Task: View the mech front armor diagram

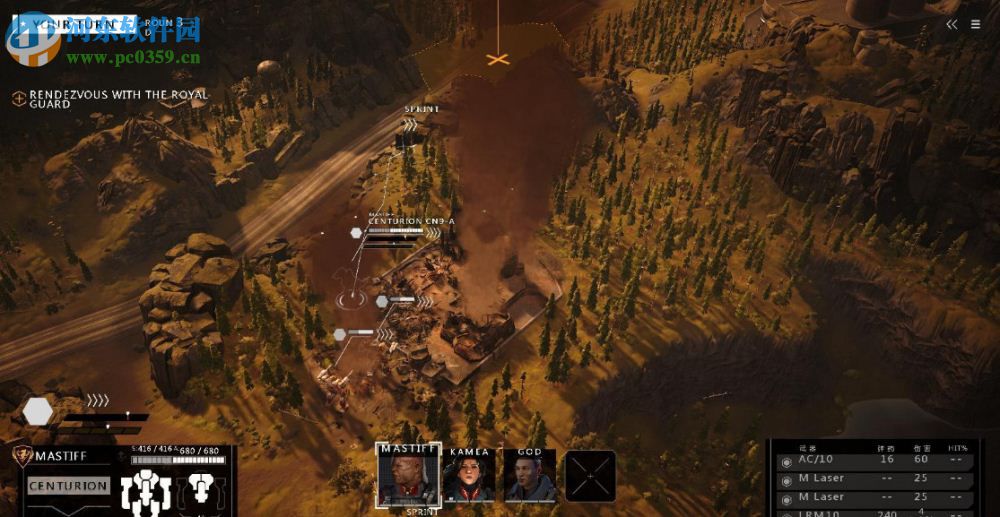Action: 146,493
